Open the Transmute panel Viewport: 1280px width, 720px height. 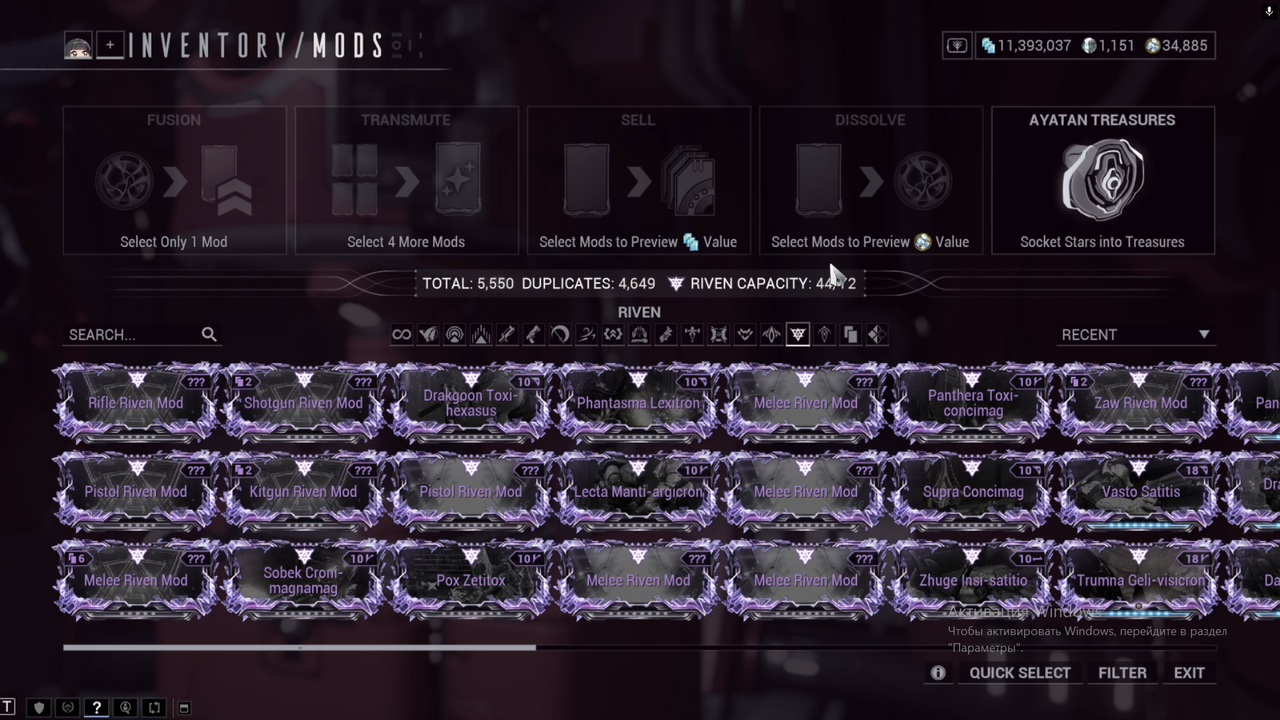[406, 181]
